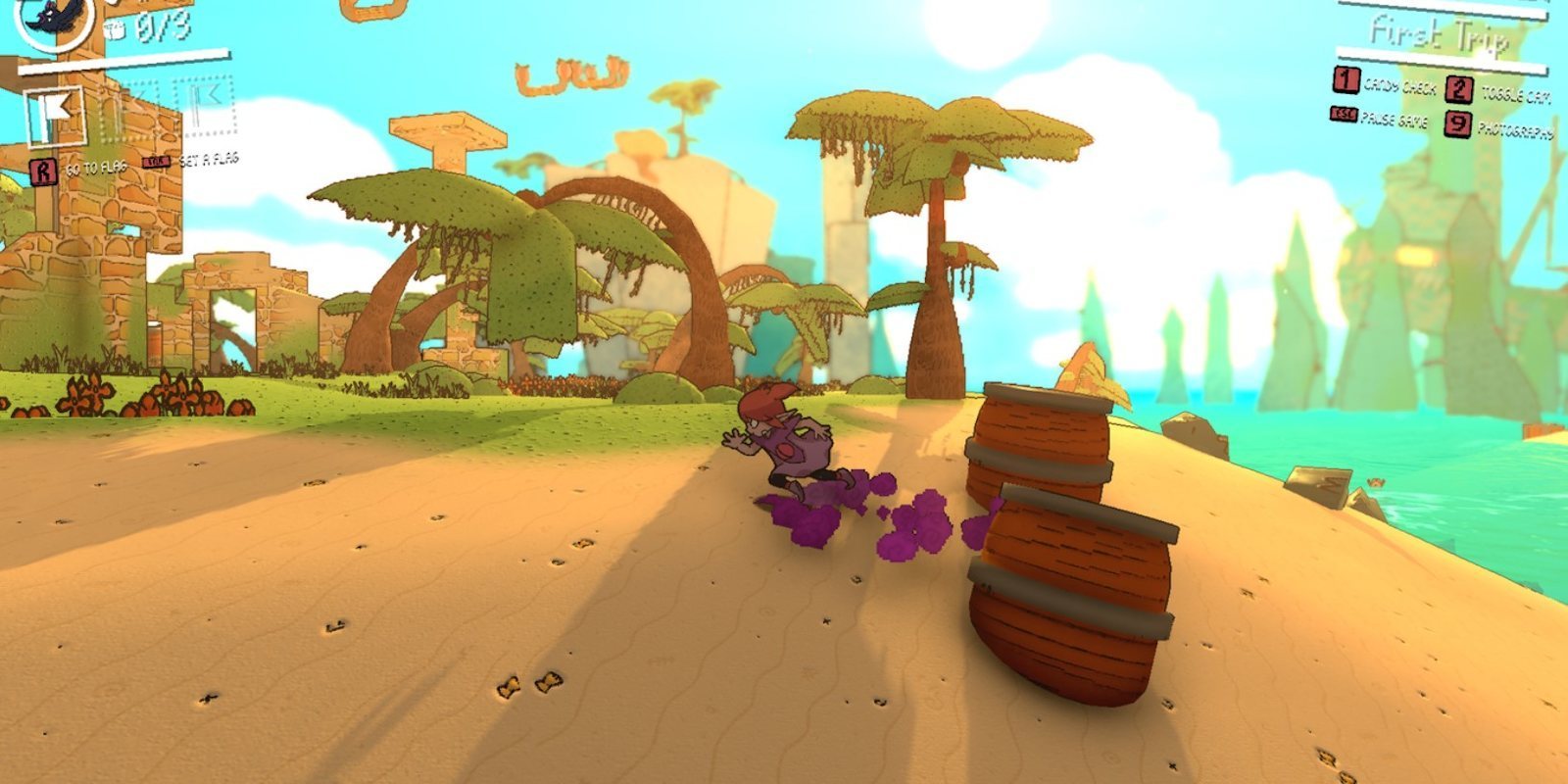Enable Photography mode
This screenshot has width=1568, height=784.
(1517, 128)
